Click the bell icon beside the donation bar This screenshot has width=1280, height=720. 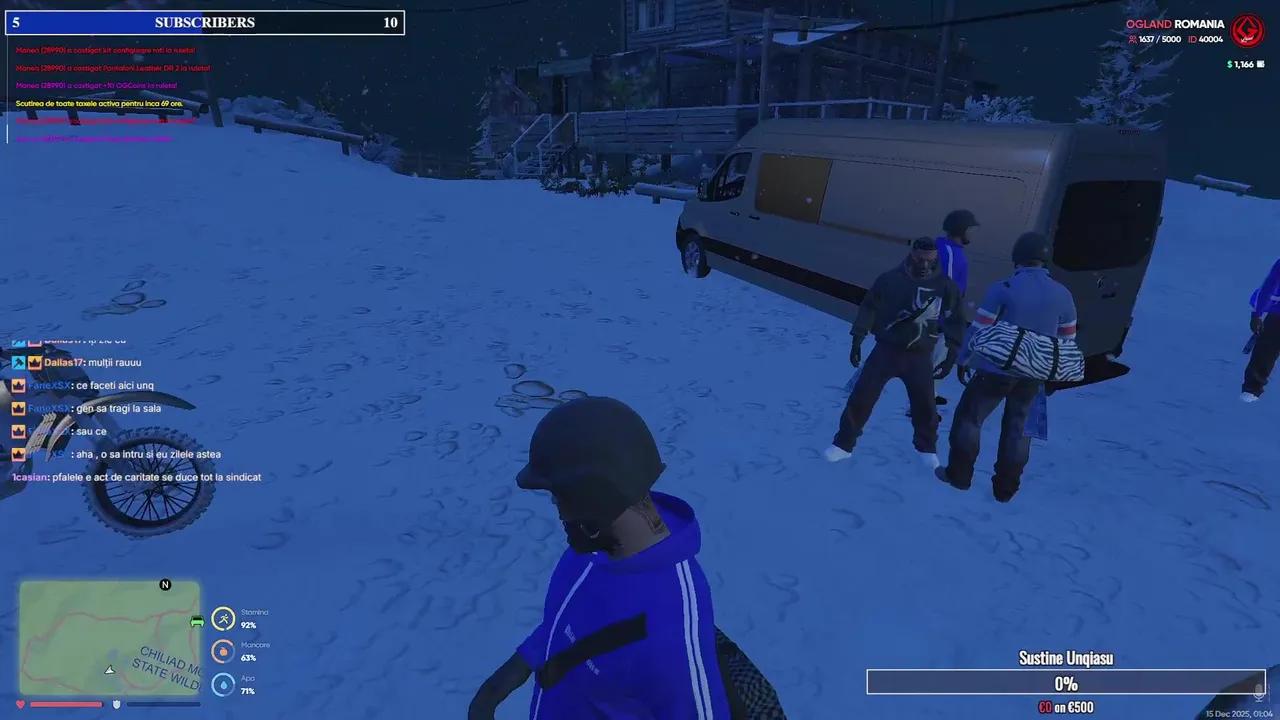pos(1258,691)
